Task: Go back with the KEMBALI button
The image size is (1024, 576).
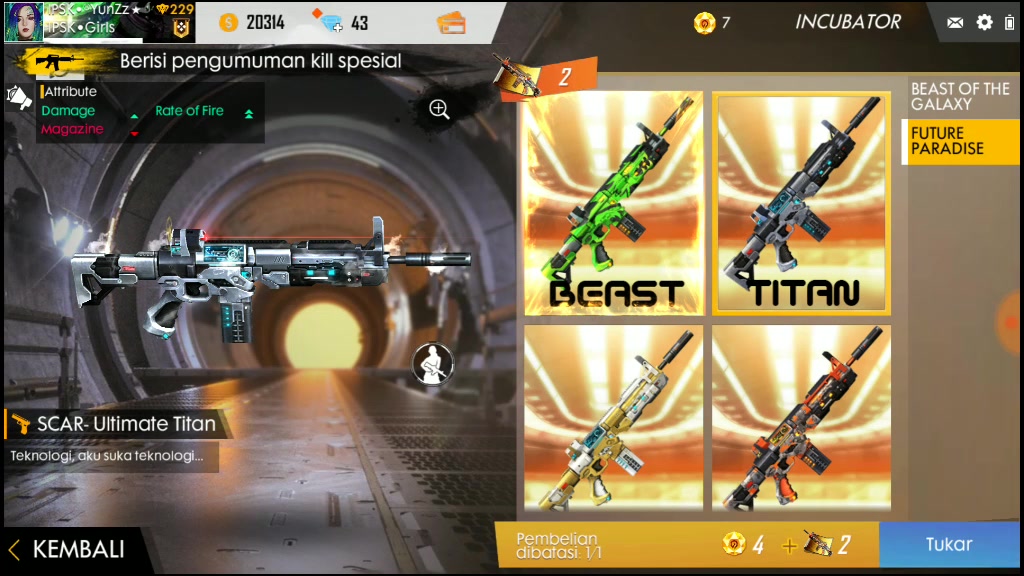Action: point(68,549)
